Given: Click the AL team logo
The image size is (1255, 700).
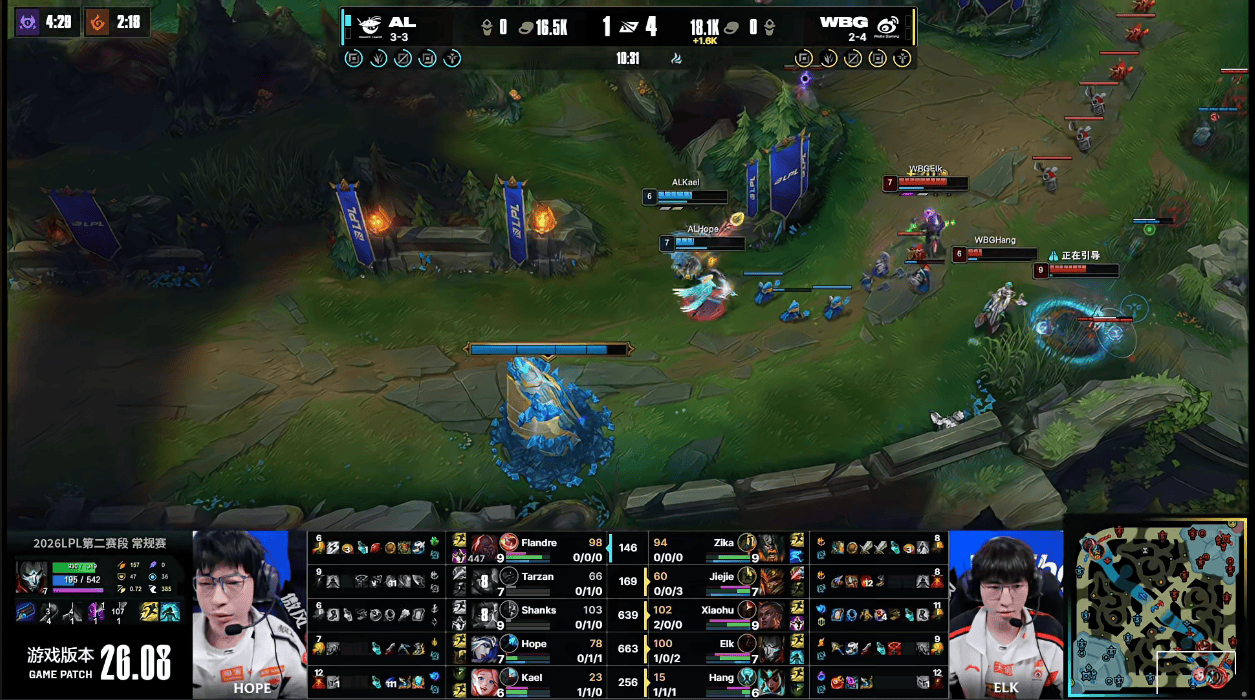Looking at the screenshot, I should tap(369, 26).
